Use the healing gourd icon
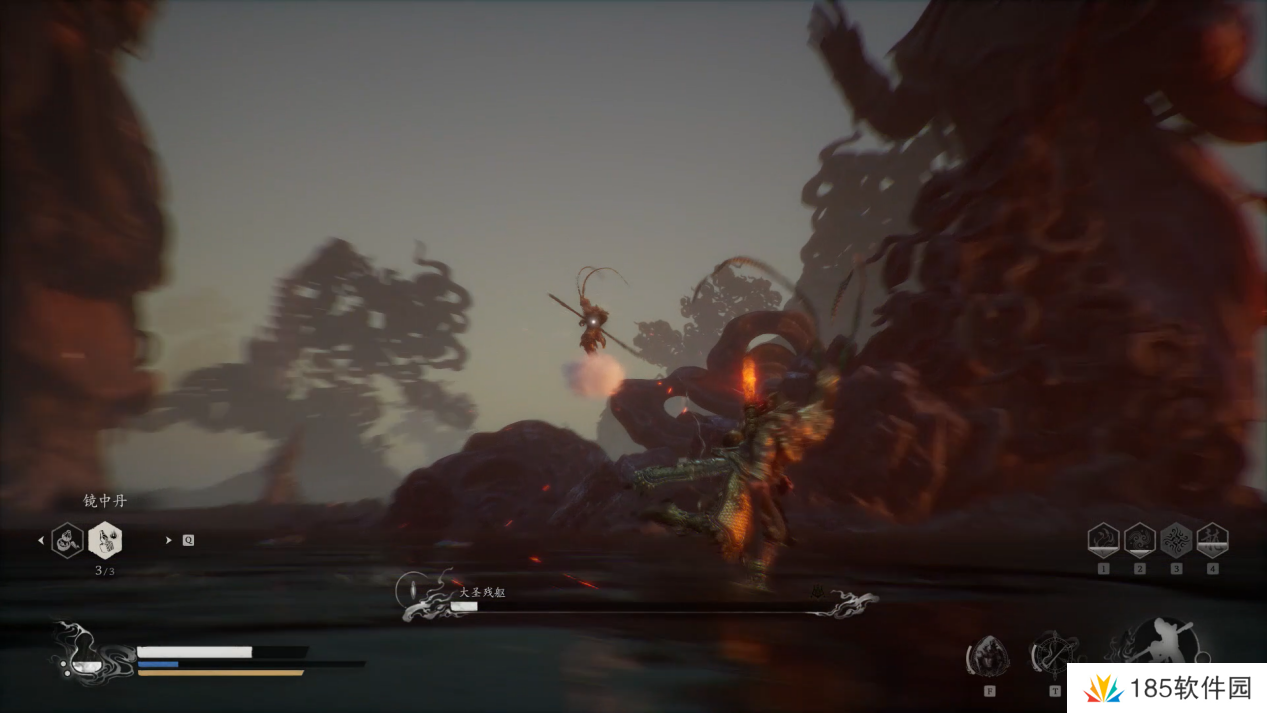The height and width of the screenshot is (713, 1267). (82, 657)
